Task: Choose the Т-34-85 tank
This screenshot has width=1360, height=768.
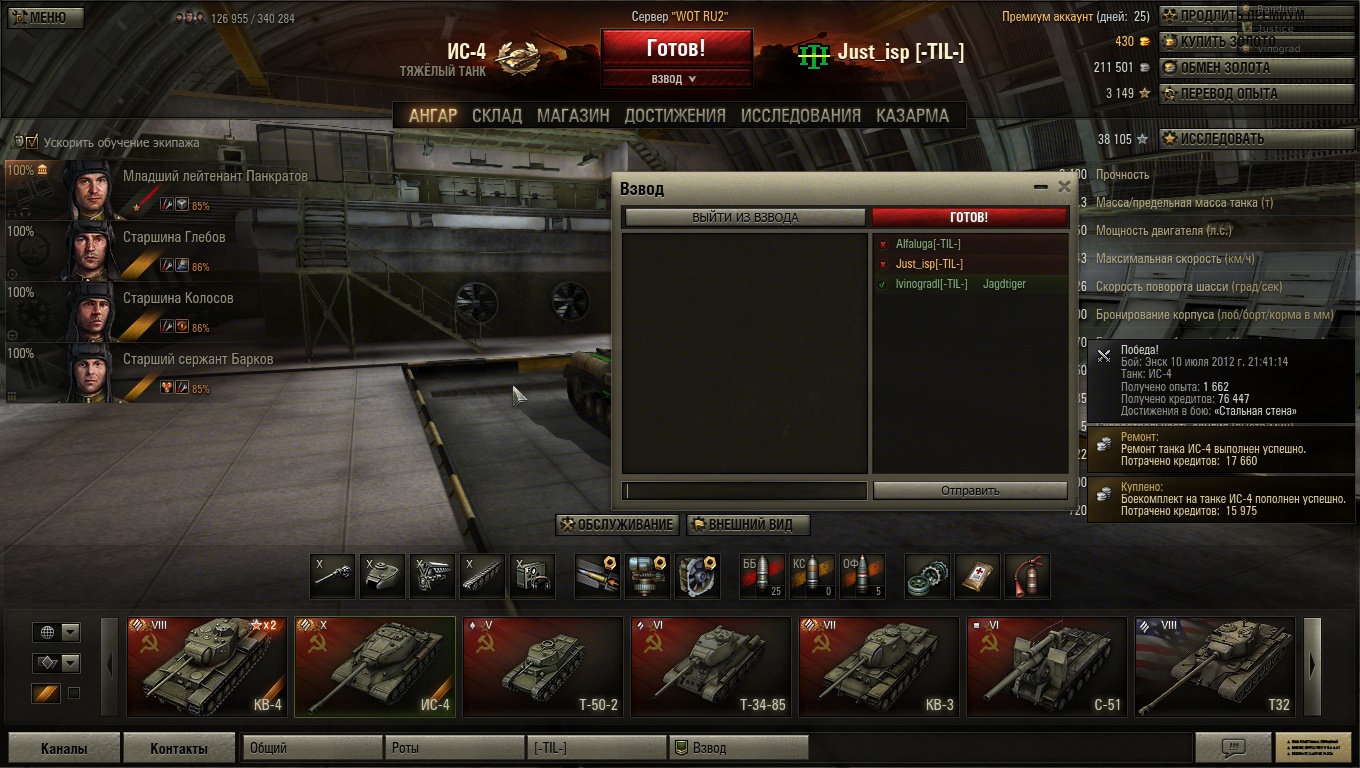Action: pyautogui.click(x=710, y=666)
